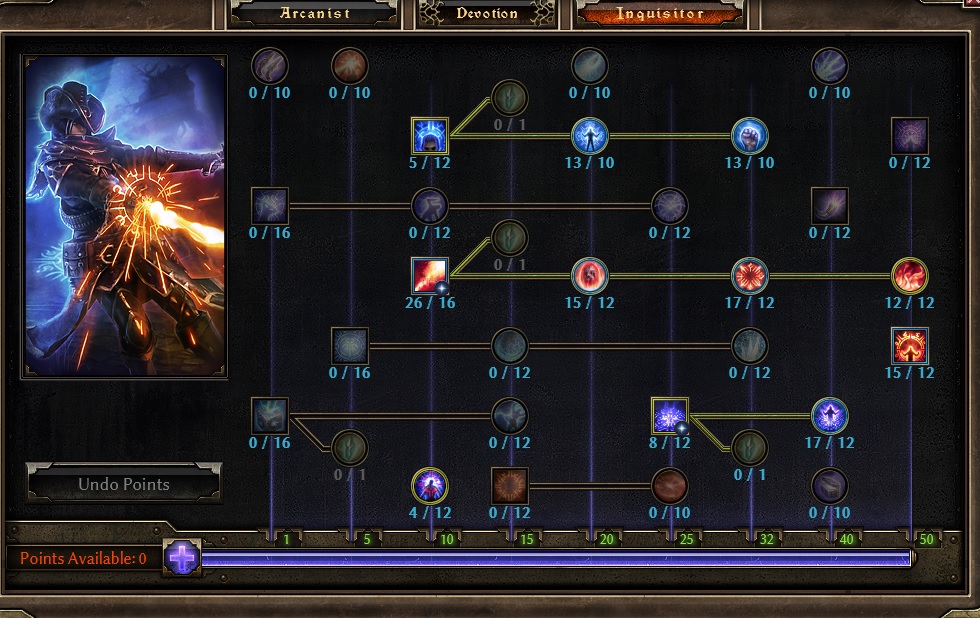Choose the red flower skill showing 17 / 12
Viewport: 980px width, 618px height.
pos(750,275)
